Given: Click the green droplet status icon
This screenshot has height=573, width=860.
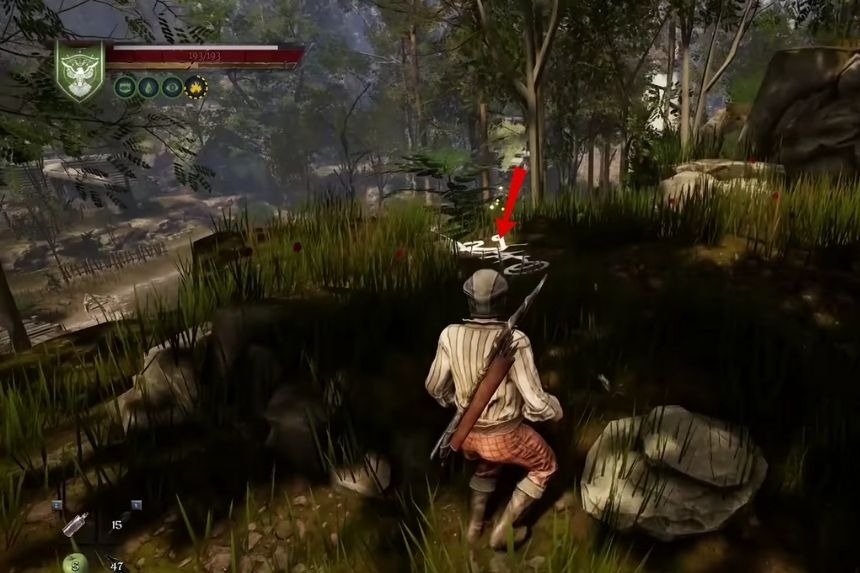Looking at the screenshot, I should (x=148, y=87).
